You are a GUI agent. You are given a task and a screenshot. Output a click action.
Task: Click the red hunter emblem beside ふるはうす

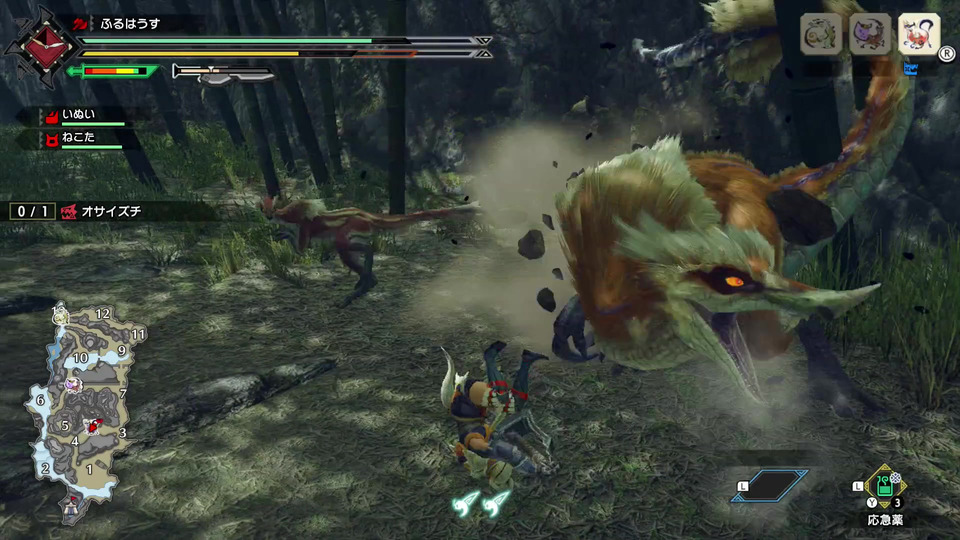(x=43, y=42)
